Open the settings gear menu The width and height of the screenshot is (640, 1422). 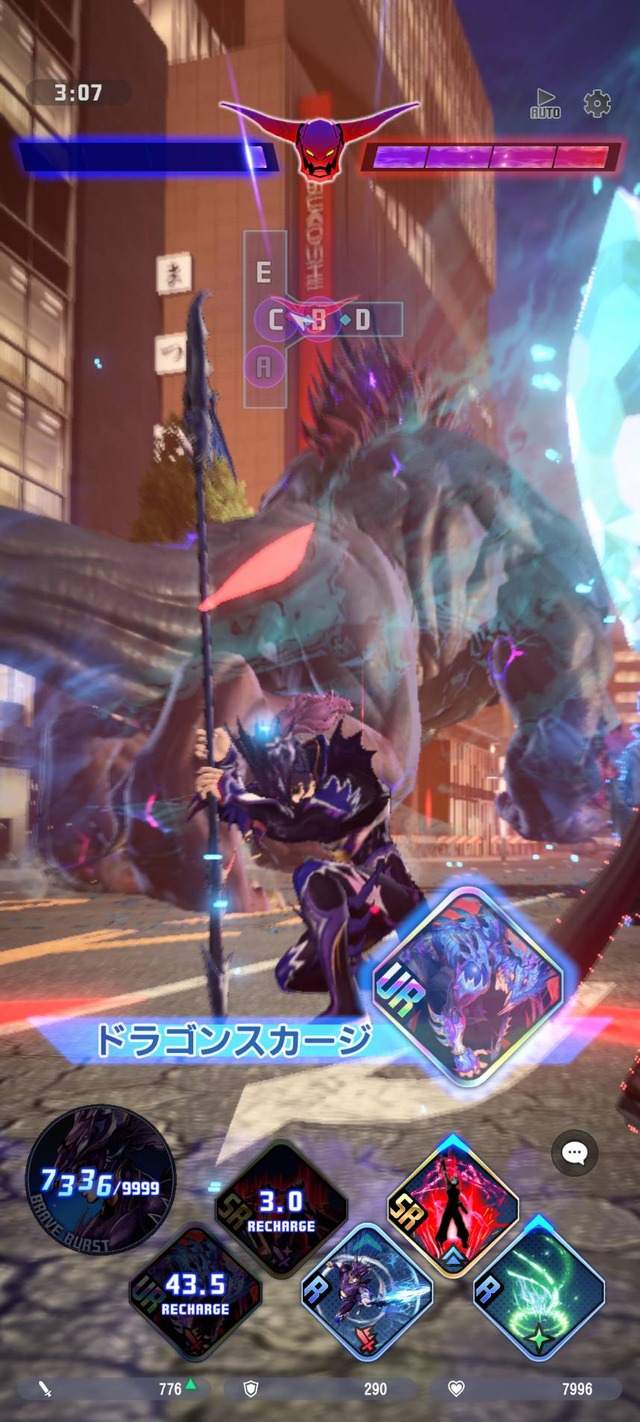click(x=597, y=103)
